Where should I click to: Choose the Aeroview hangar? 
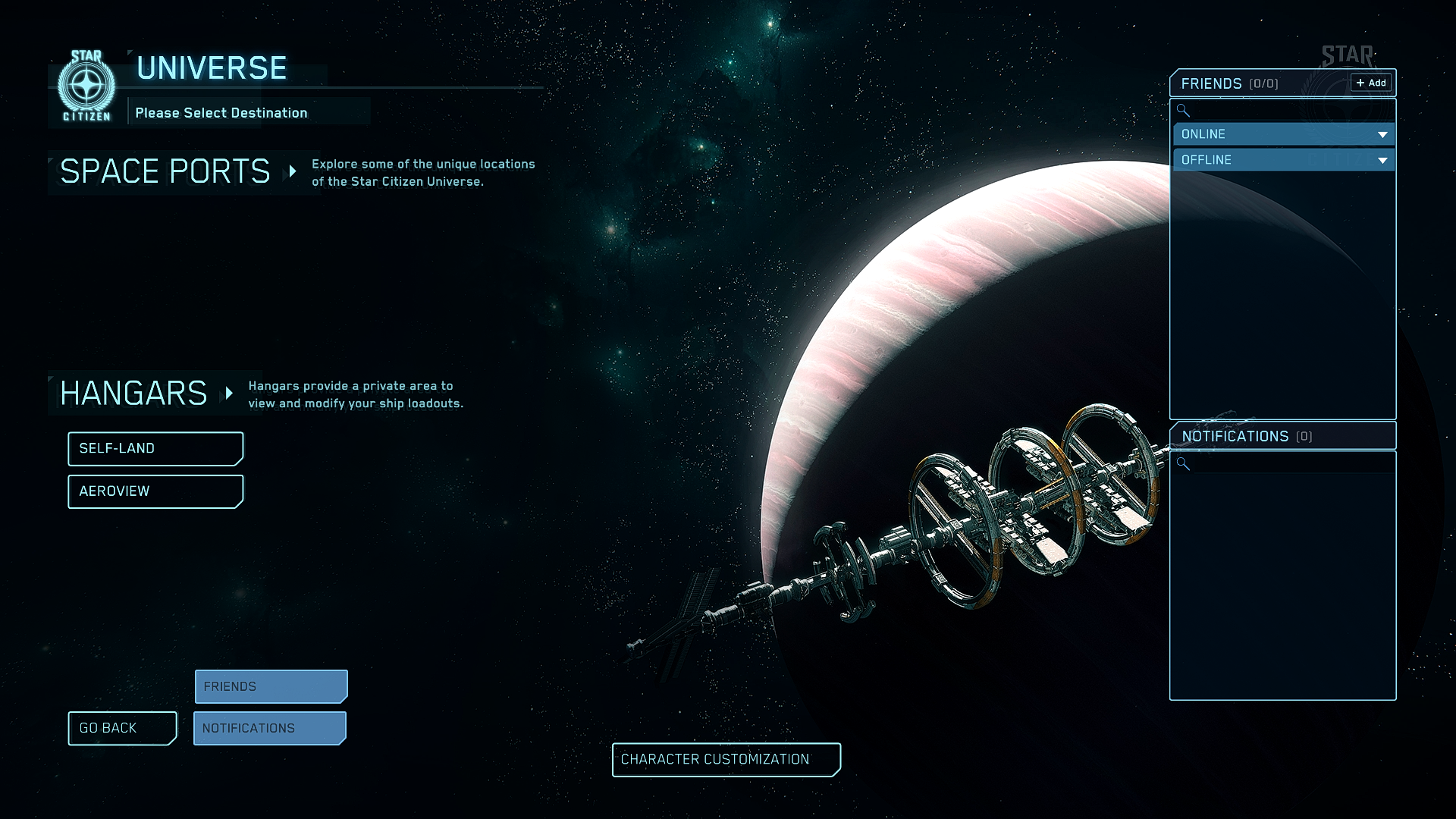155,491
